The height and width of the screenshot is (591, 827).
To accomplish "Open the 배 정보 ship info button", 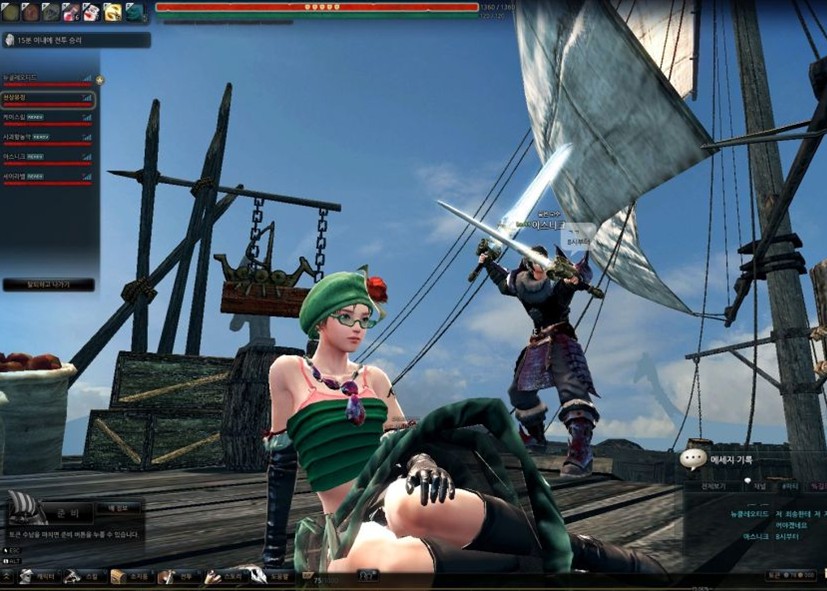I will coord(118,509).
